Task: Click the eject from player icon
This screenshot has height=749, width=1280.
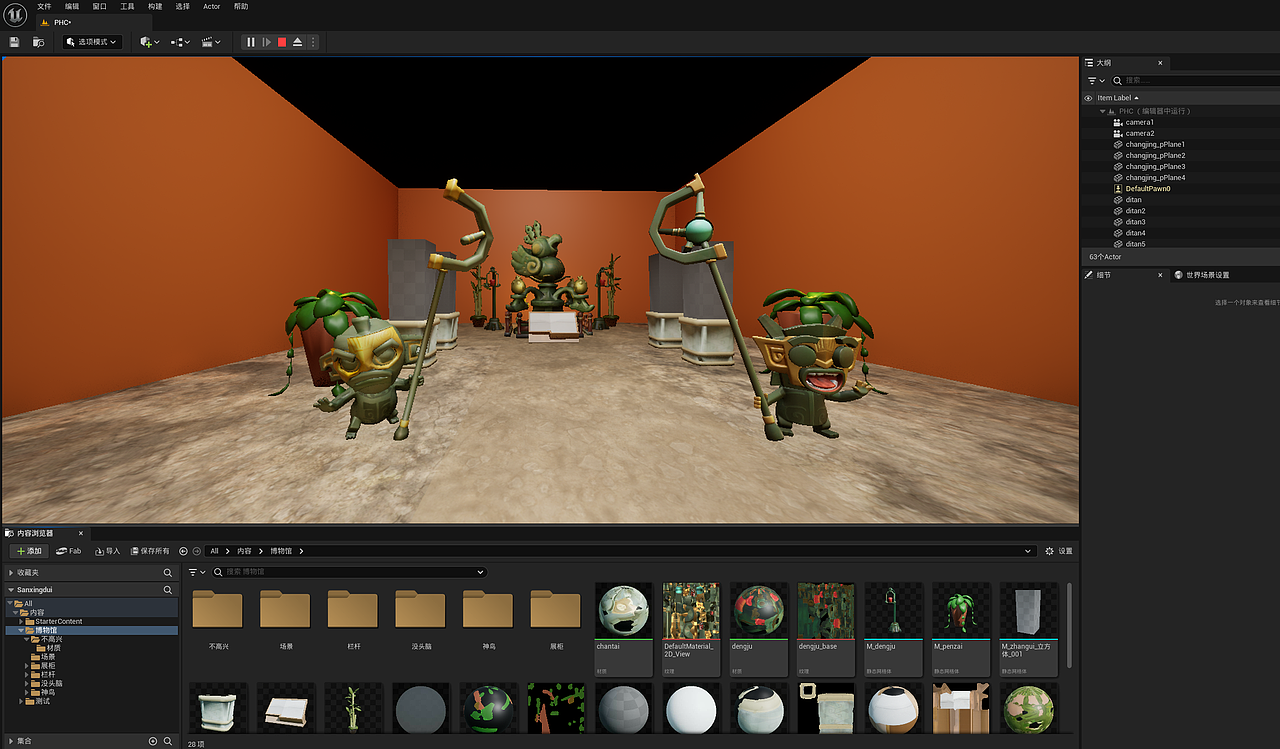Action: pyautogui.click(x=296, y=42)
